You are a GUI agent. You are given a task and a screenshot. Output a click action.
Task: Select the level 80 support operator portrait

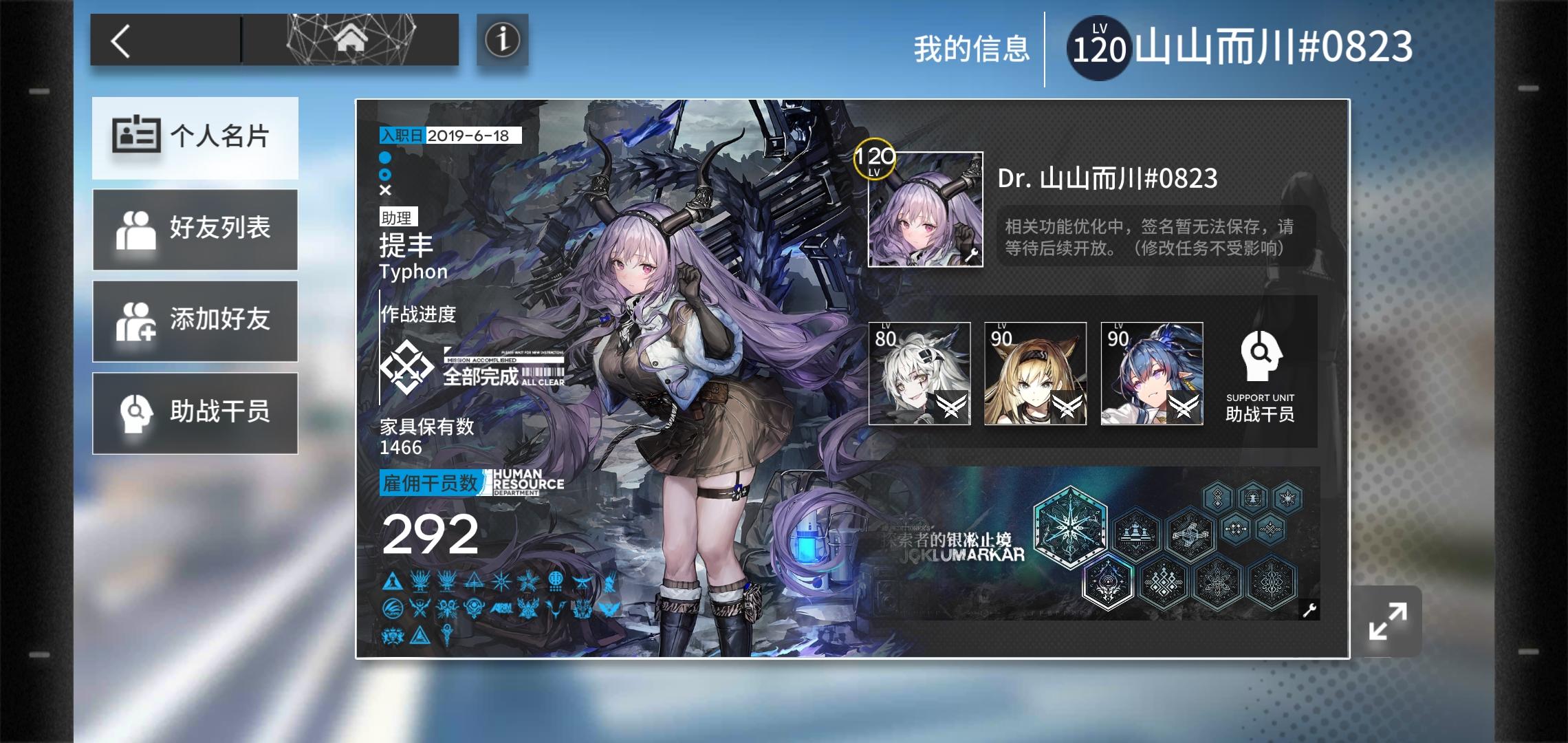click(918, 374)
